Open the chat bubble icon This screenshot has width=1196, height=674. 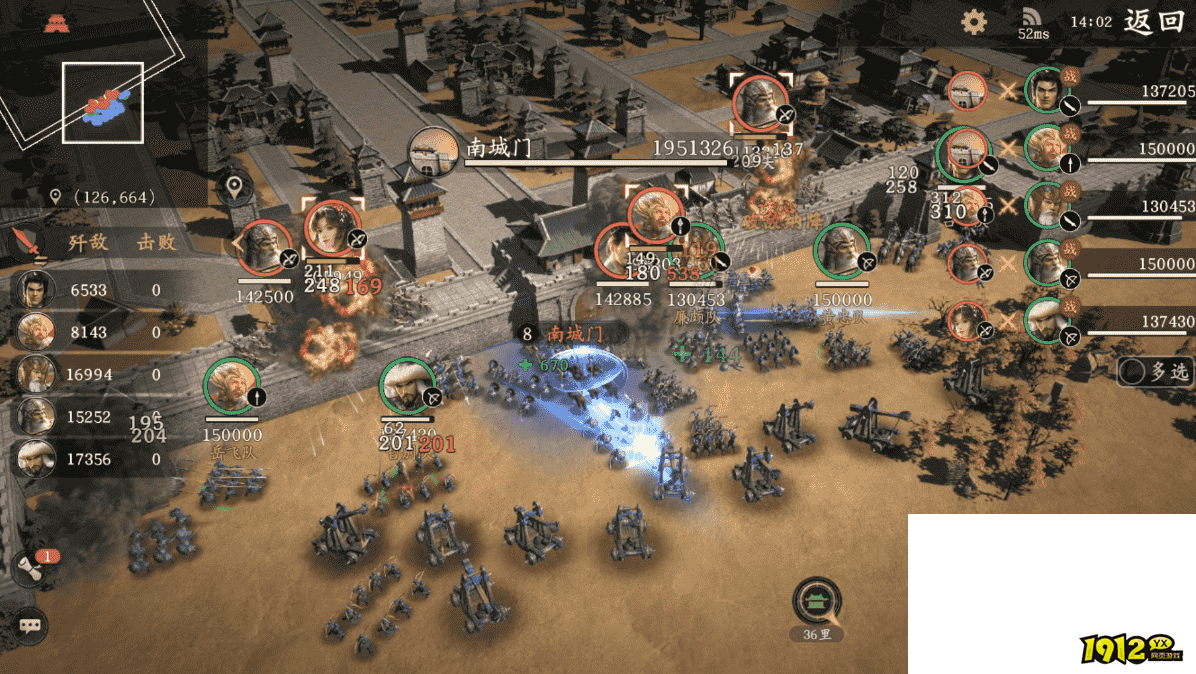coord(31,626)
